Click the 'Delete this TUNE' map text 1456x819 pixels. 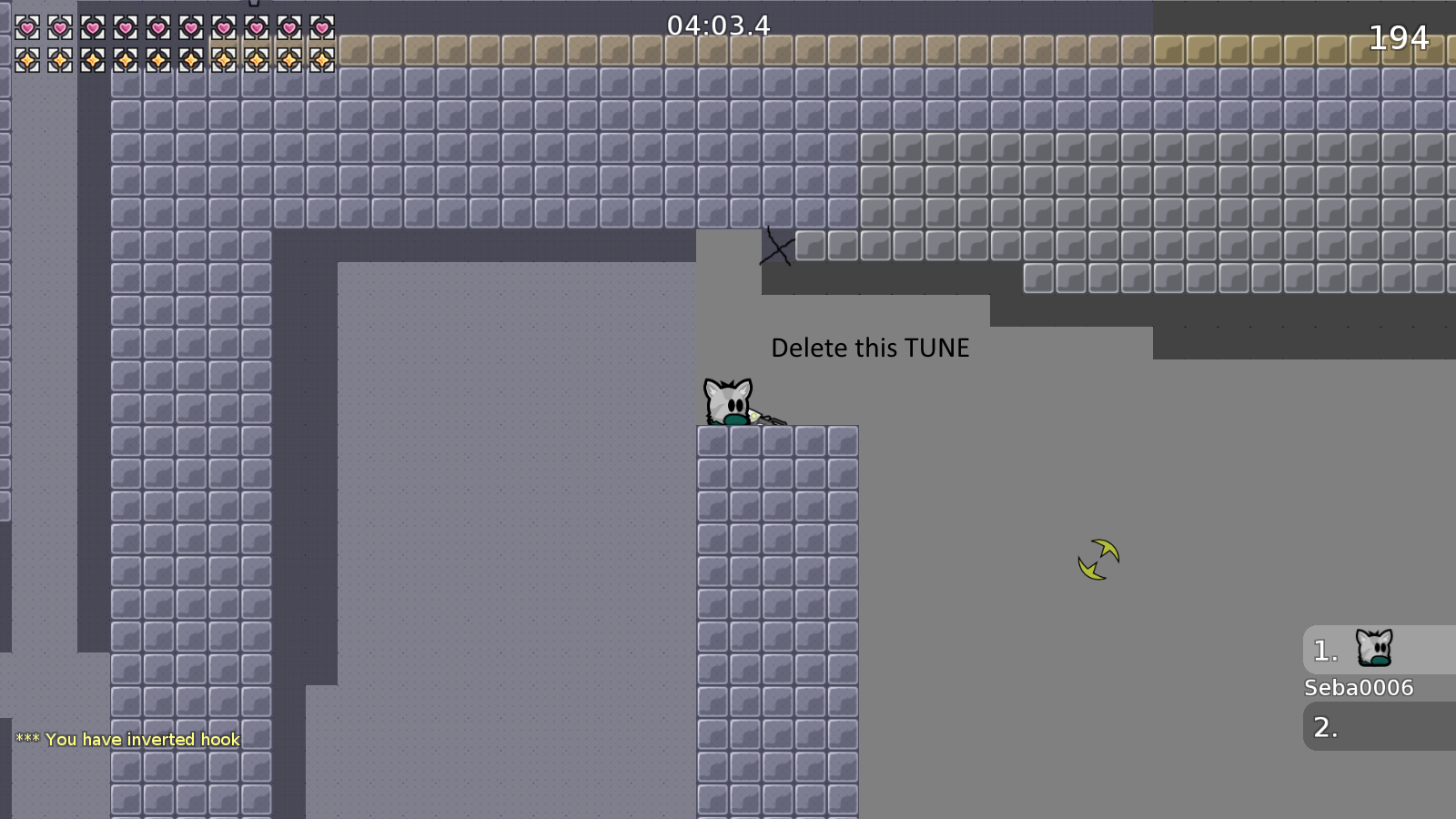tap(871, 347)
